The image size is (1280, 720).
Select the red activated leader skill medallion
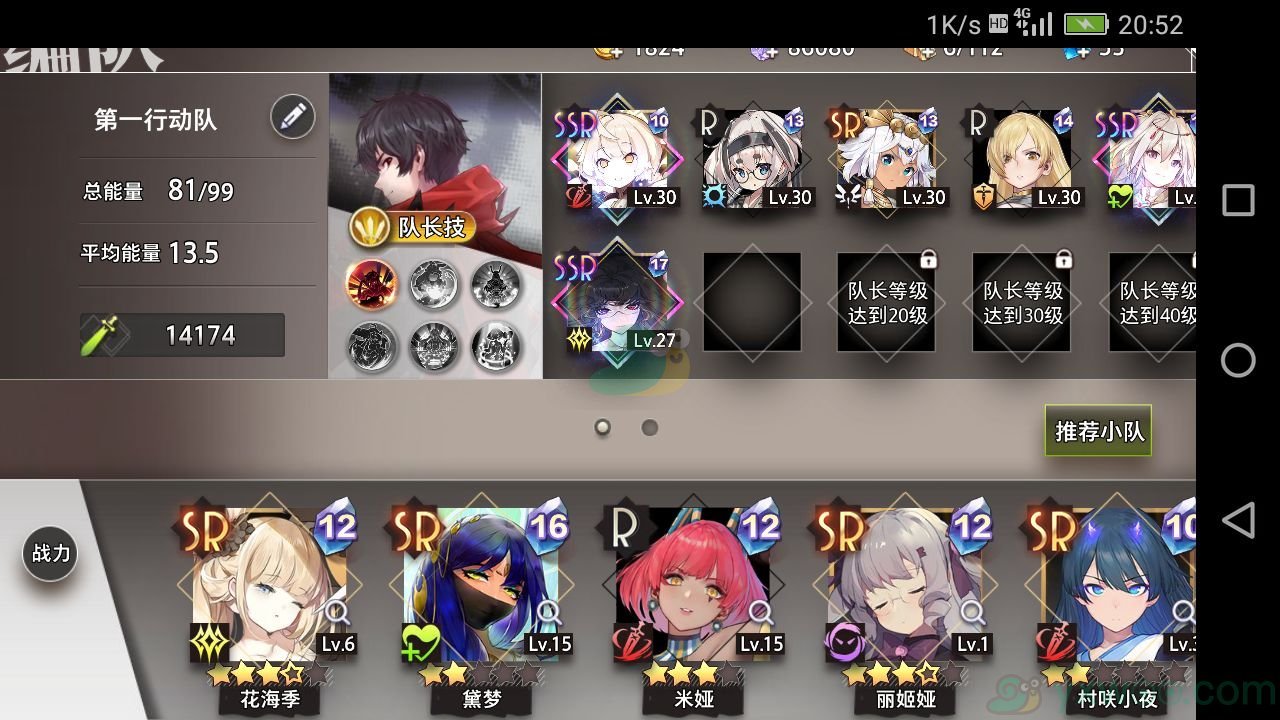[x=372, y=284]
